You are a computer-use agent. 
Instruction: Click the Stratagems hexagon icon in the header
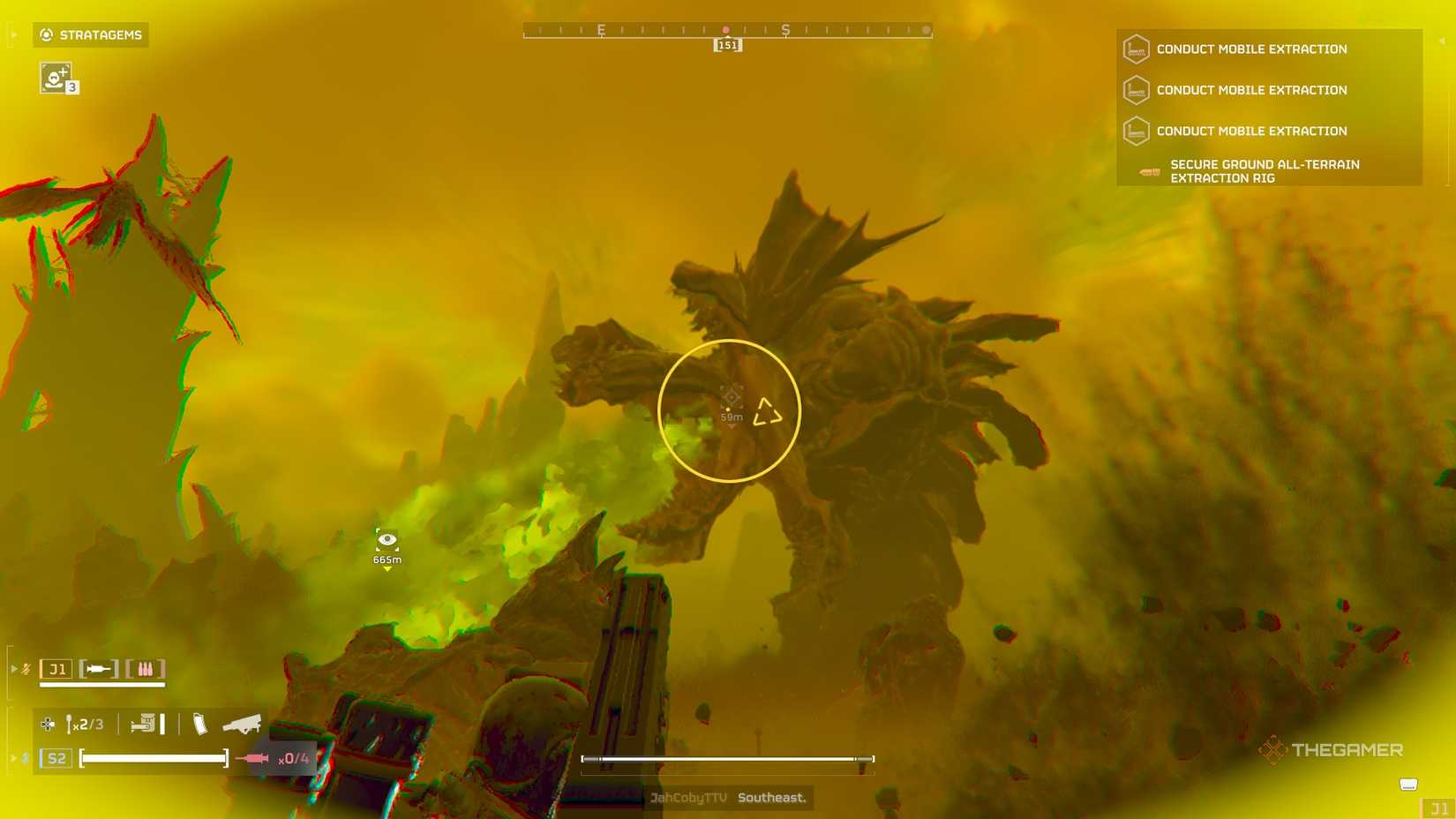coord(46,35)
